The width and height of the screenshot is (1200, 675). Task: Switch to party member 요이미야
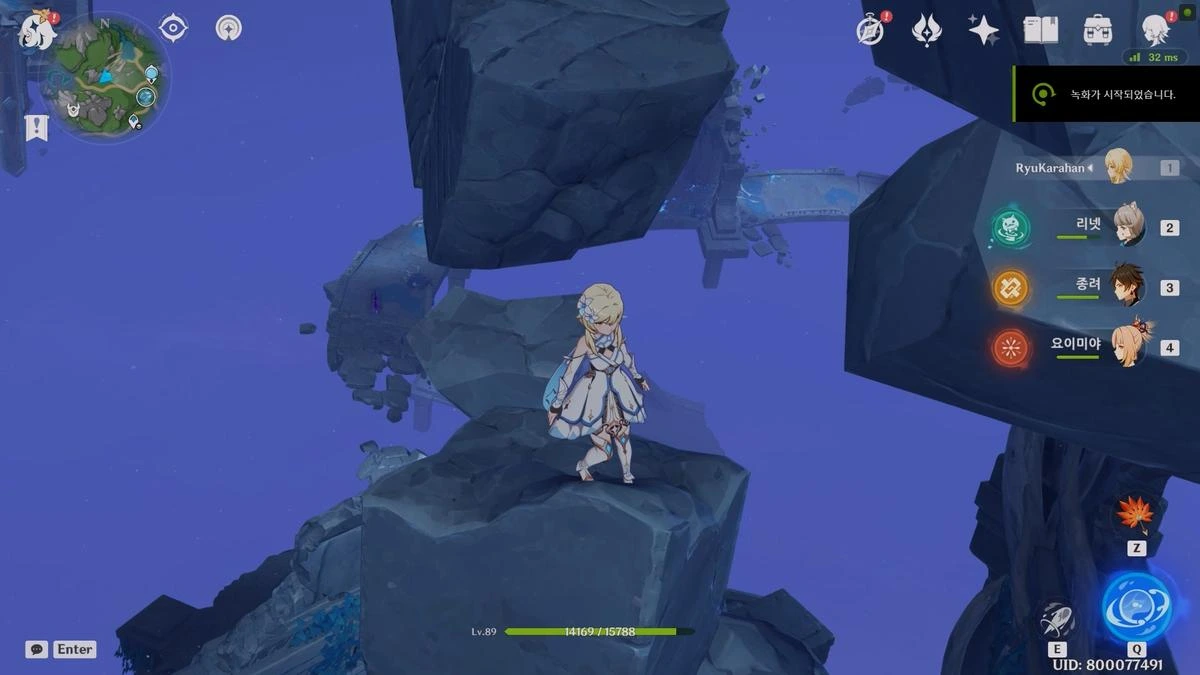point(1127,347)
